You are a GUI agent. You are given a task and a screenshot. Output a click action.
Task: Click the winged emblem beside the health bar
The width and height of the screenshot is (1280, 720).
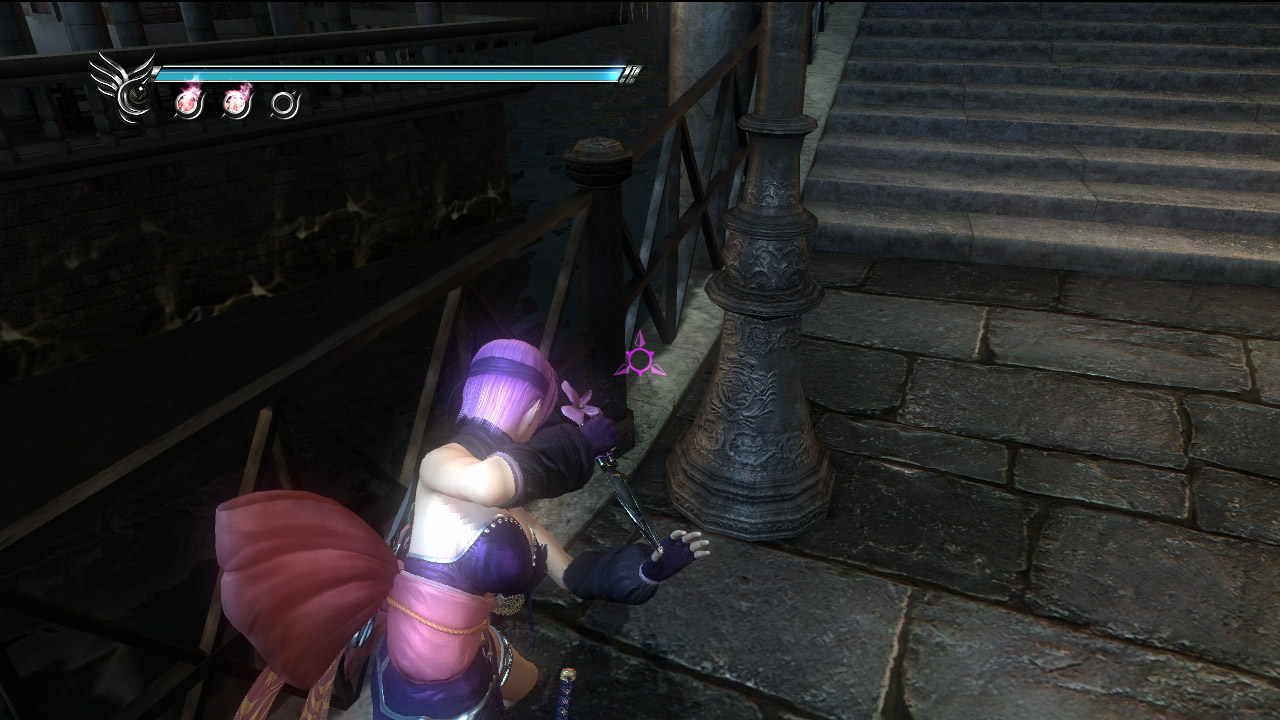pos(122,86)
